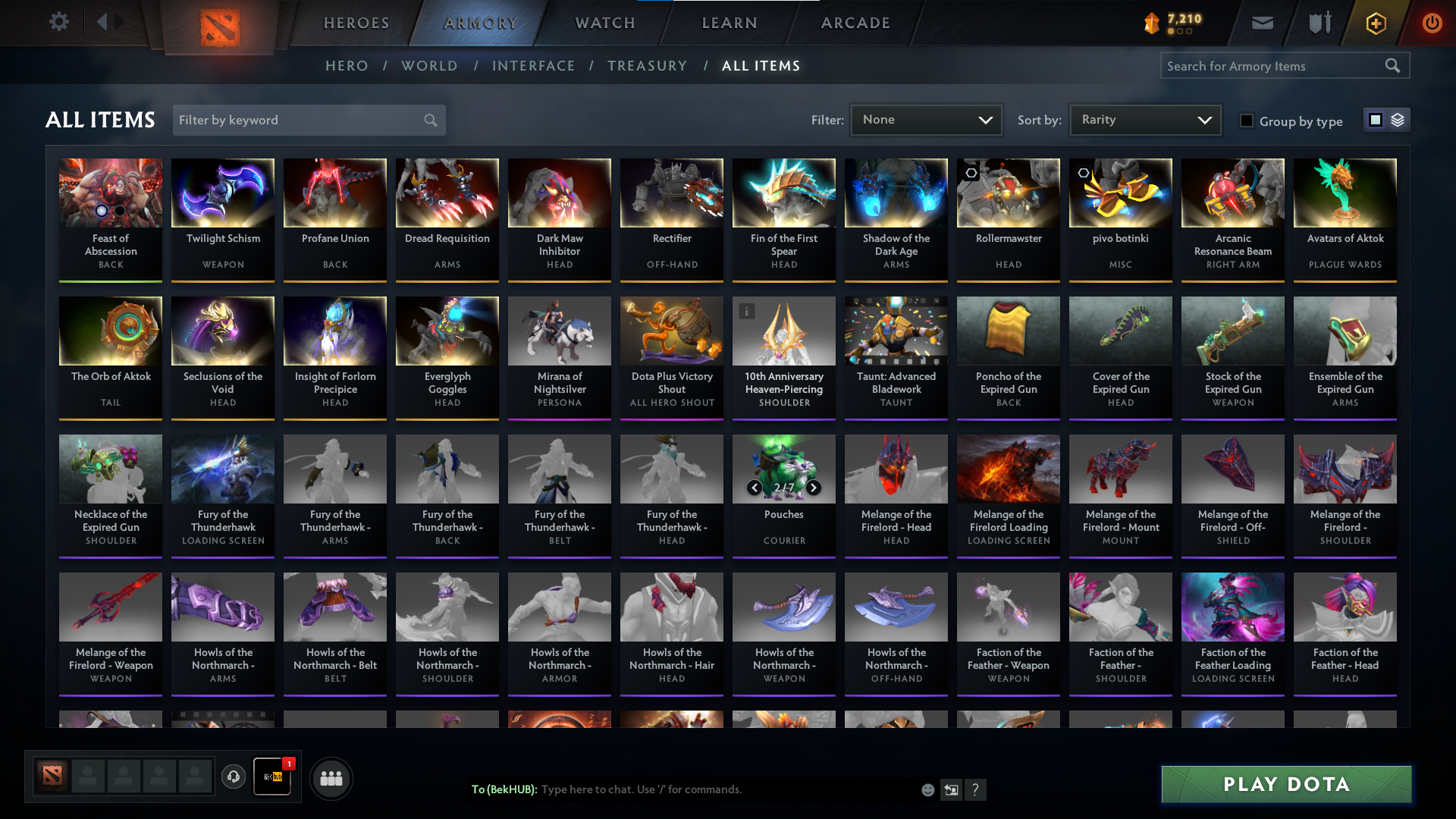
Task: Switch item display to stacked layers view
Action: click(1399, 120)
